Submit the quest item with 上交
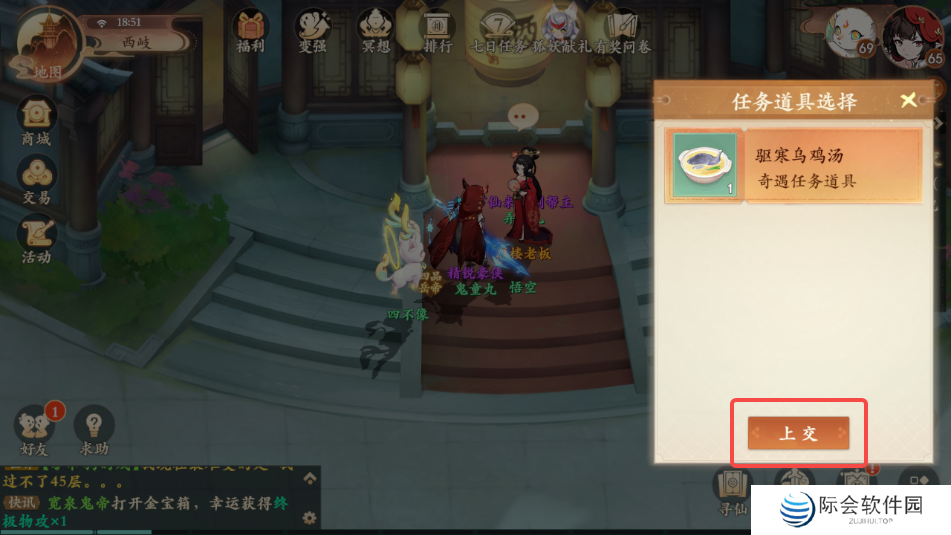 [798, 433]
